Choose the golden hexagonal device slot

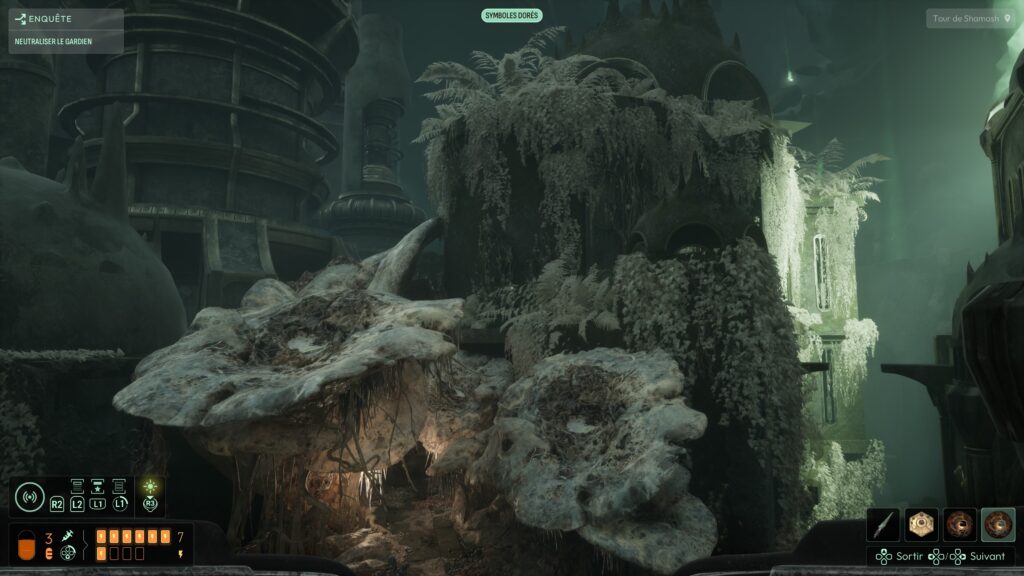[x=922, y=525]
